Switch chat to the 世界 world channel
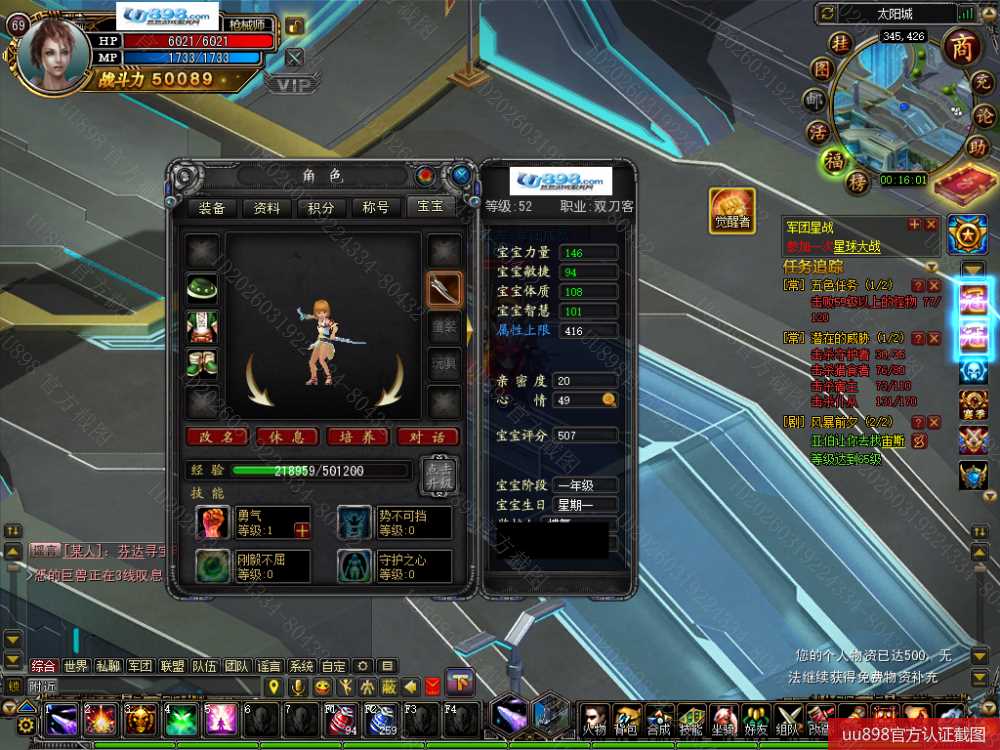The width and height of the screenshot is (1000, 750). (x=76, y=666)
